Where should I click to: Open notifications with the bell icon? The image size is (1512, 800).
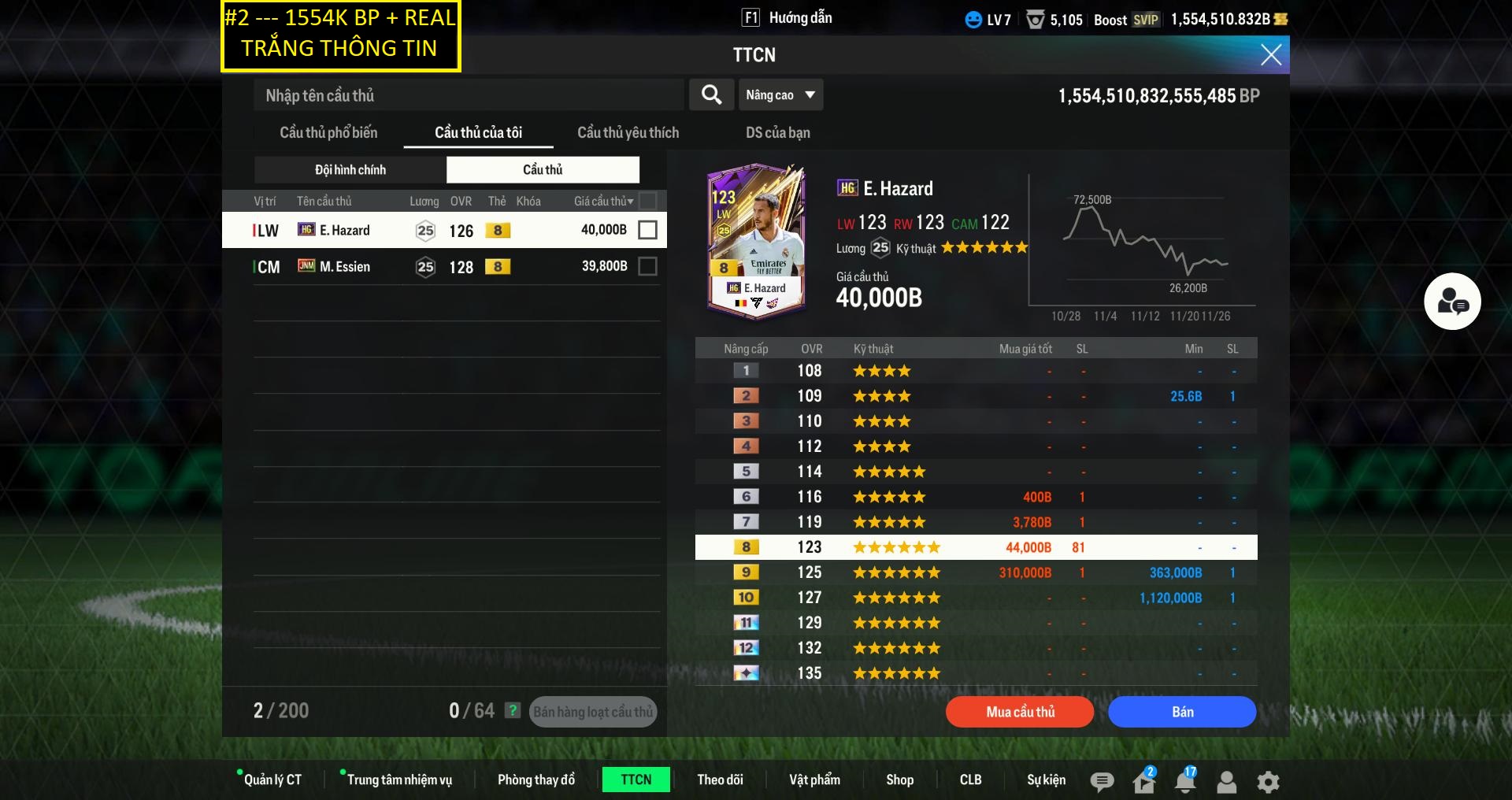[x=1184, y=781]
